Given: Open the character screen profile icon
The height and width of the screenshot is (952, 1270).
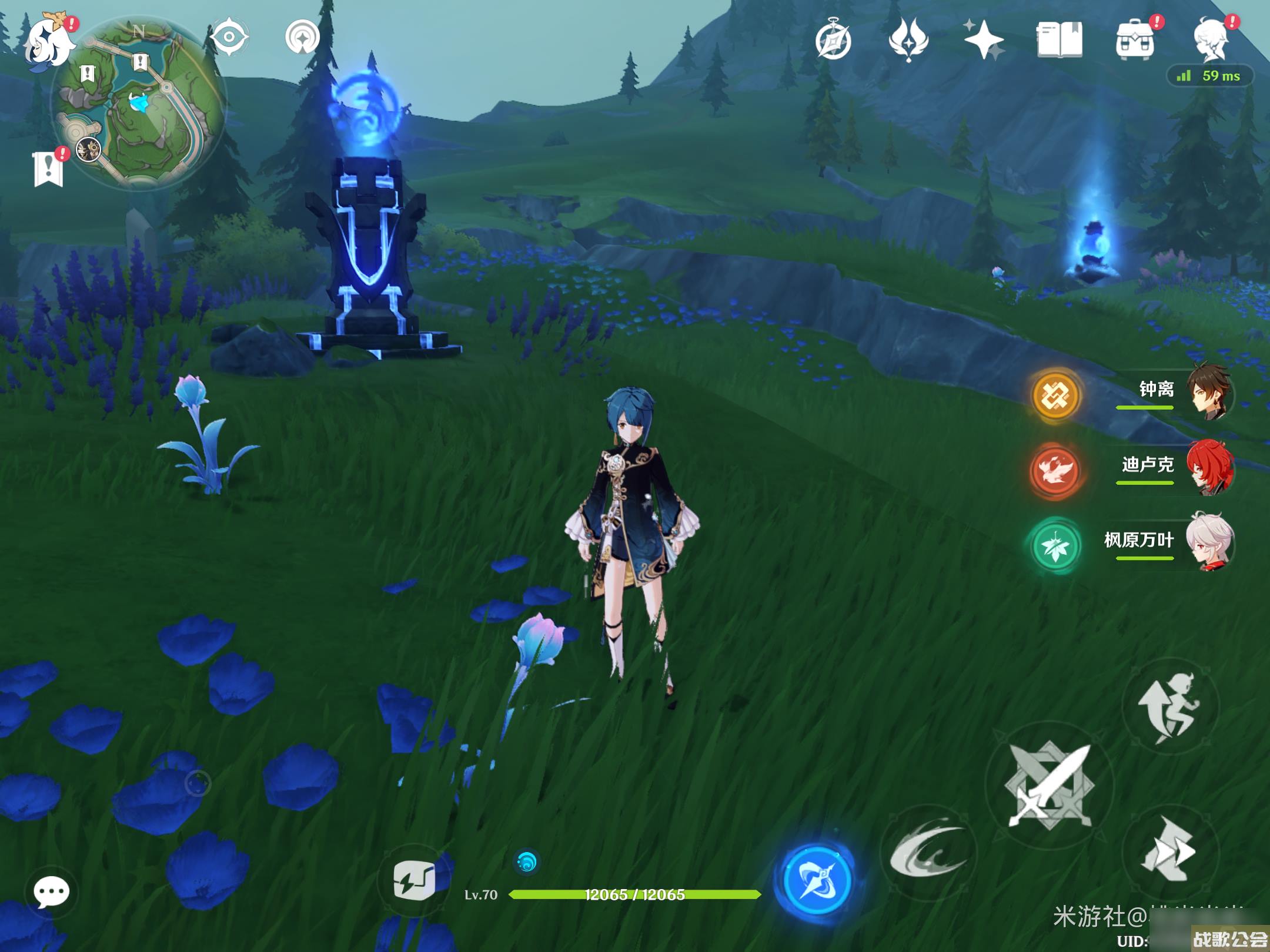Looking at the screenshot, I should click(1211, 40).
